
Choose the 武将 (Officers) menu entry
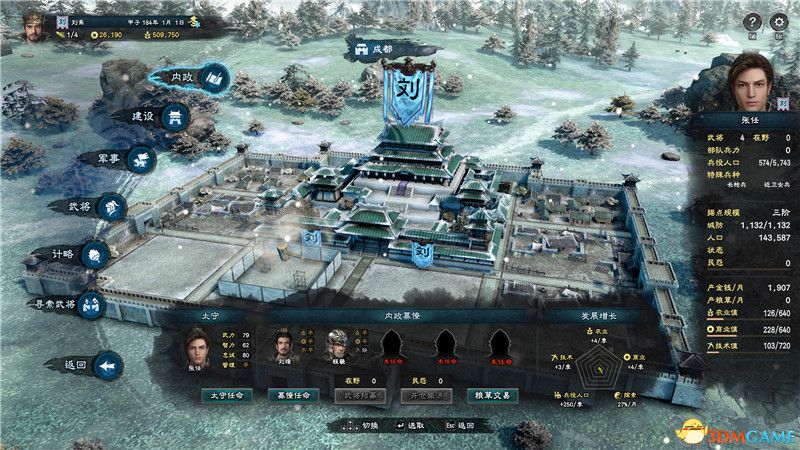[98, 206]
